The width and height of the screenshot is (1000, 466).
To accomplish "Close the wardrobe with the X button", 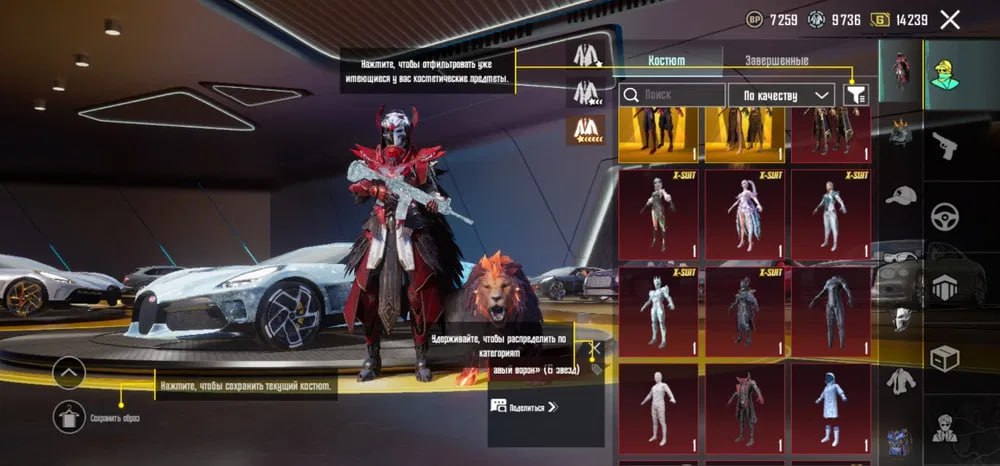I will pyautogui.click(x=950, y=19).
